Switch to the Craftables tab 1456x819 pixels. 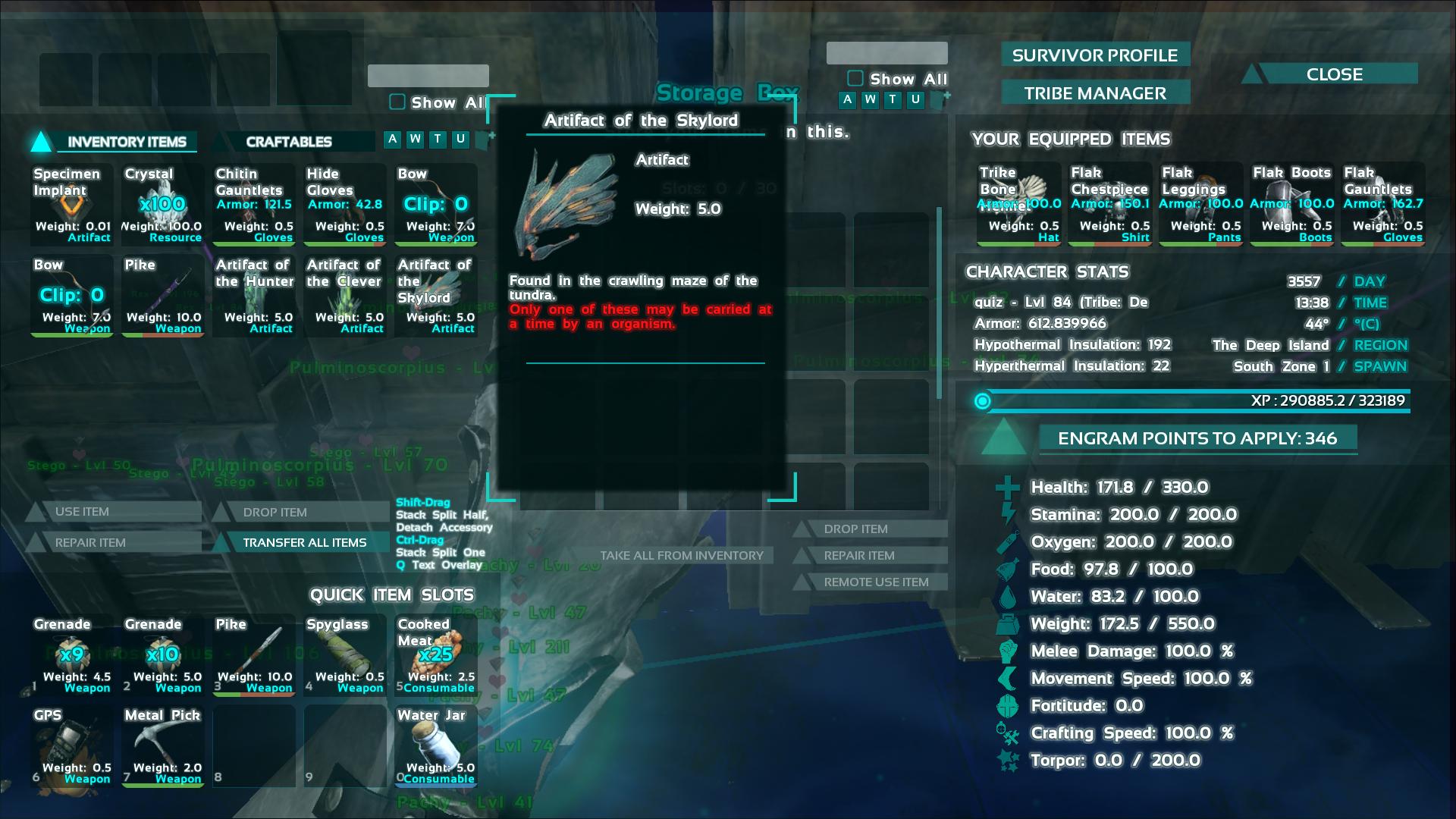tap(289, 142)
